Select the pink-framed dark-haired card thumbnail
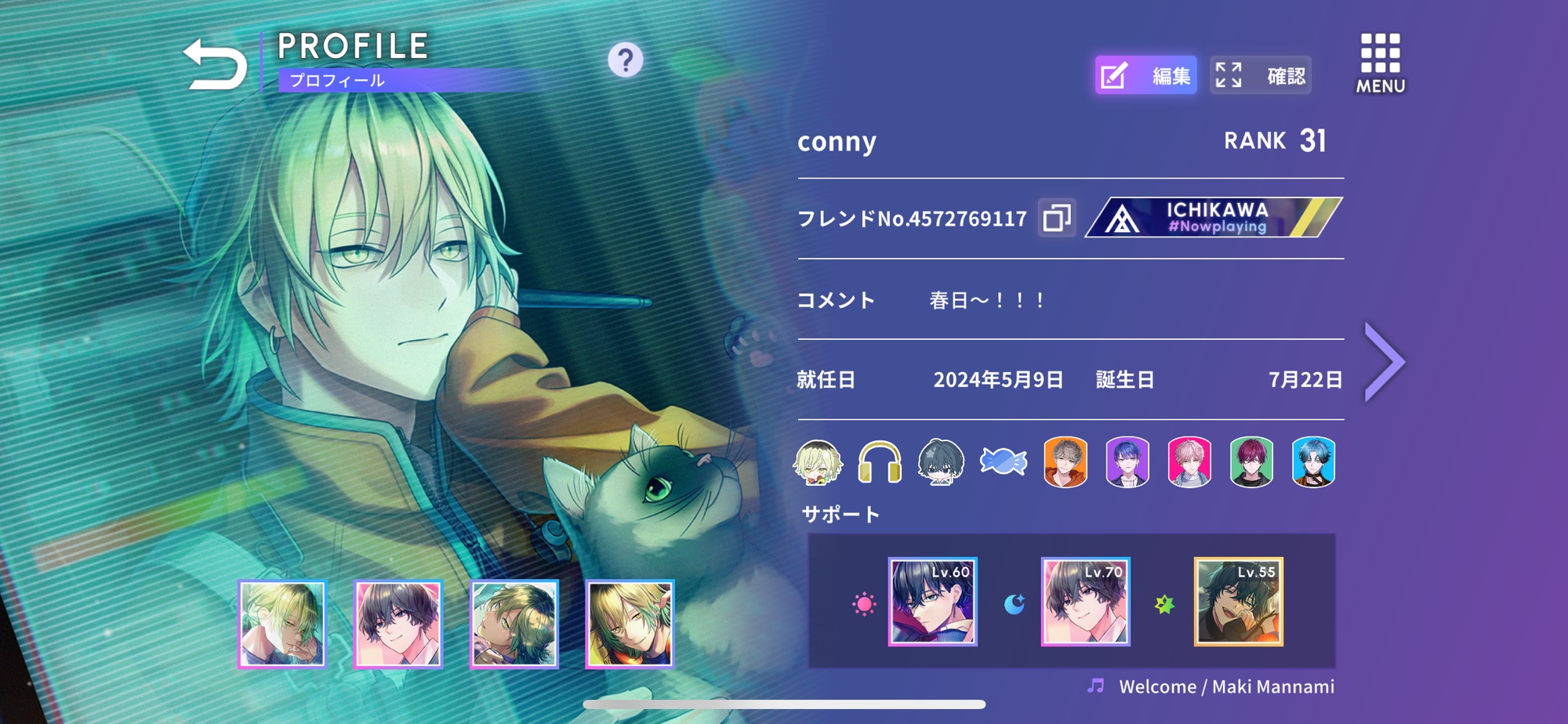Screen dimensions: 1568x724 (x=398, y=624)
